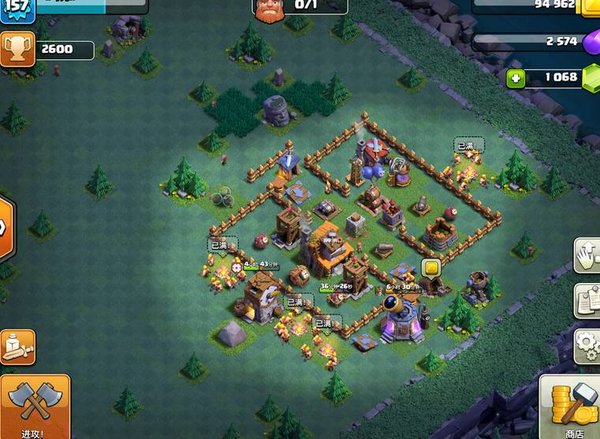This screenshot has height=439, width=600.
Task: Open the army overview sword icon
Action: click(x=18, y=347)
